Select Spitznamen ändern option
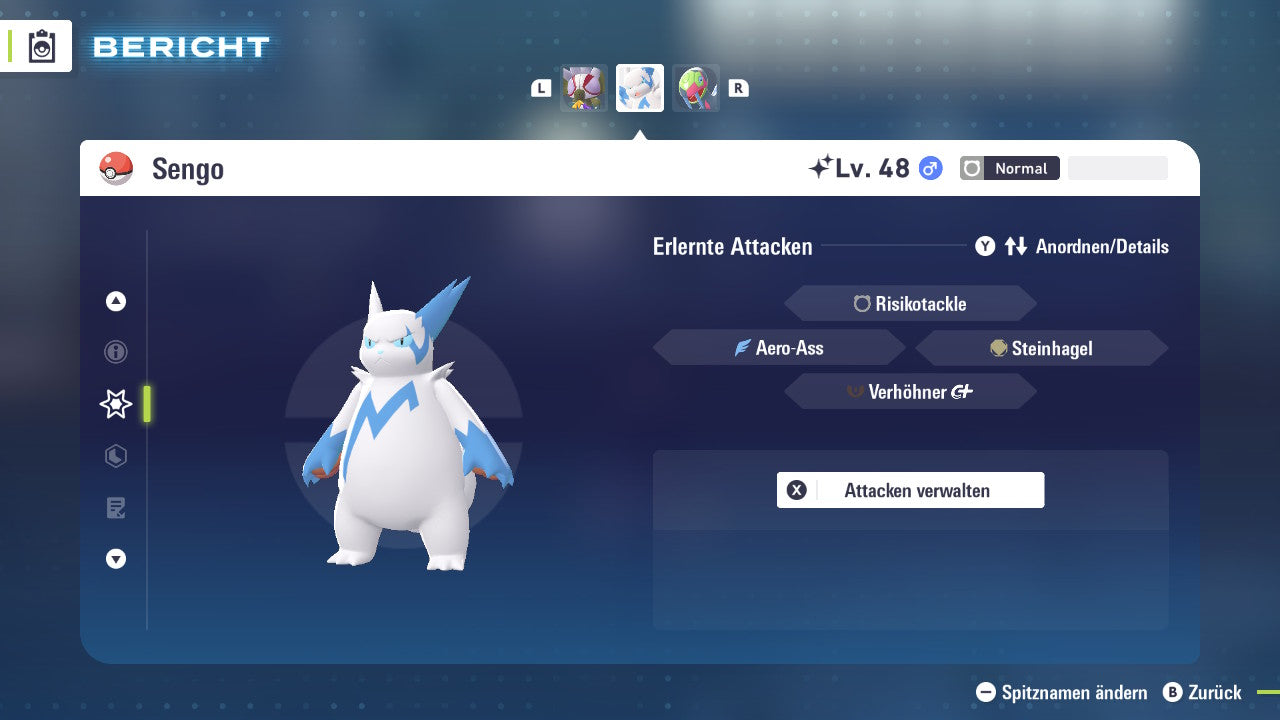 tap(1063, 692)
